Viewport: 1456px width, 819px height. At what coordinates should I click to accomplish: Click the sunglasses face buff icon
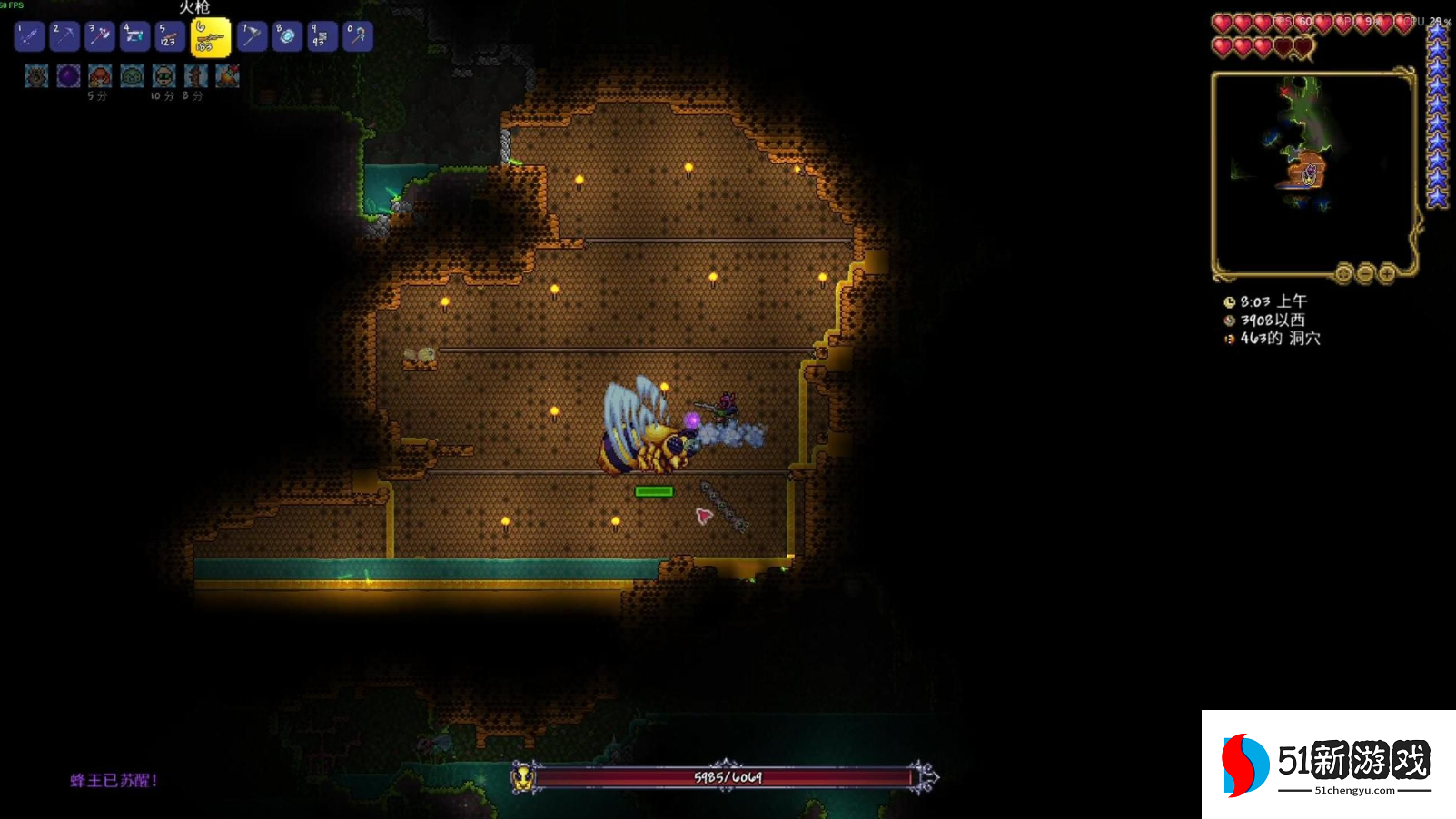163,76
